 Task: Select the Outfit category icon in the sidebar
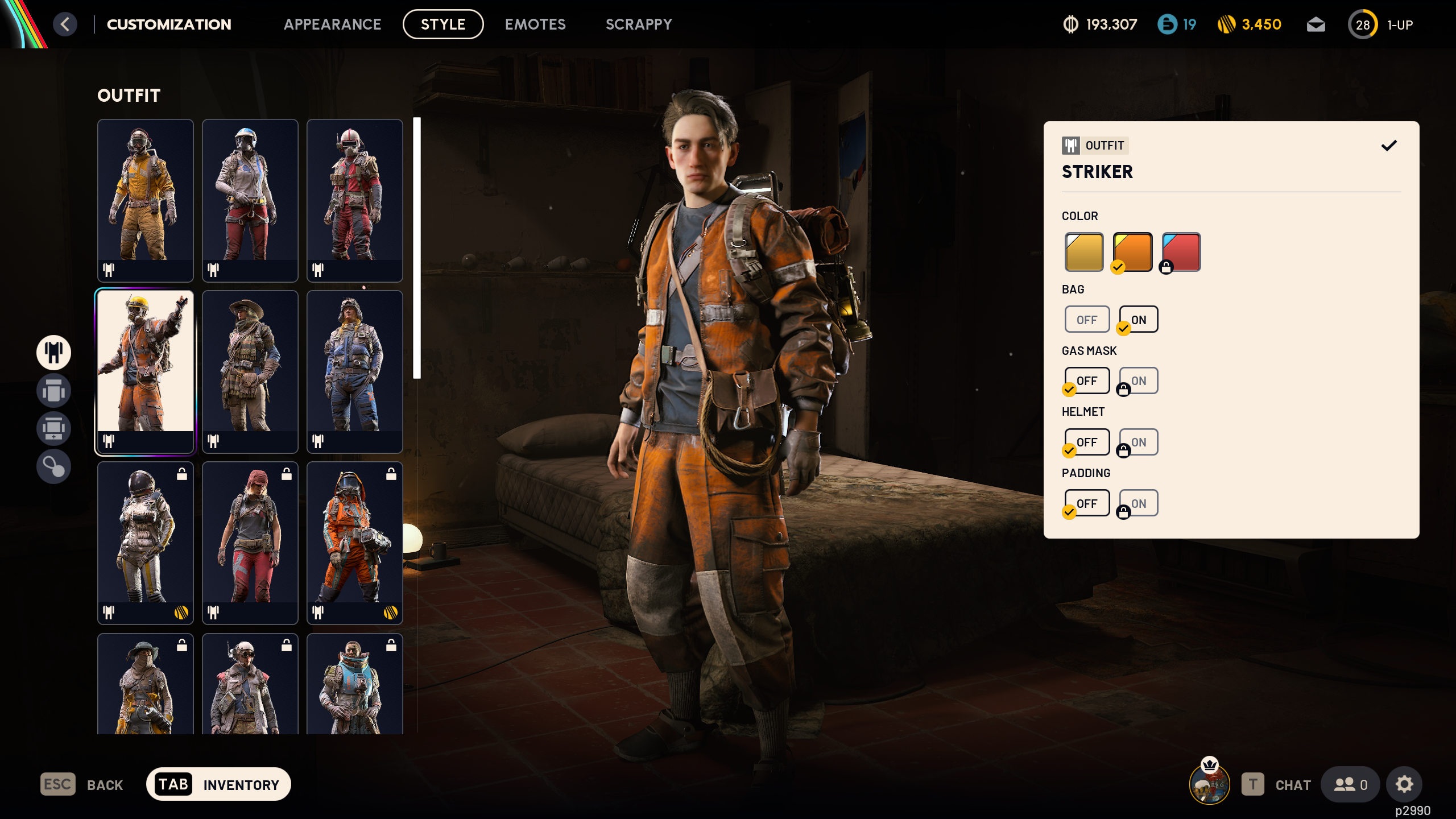[x=53, y=353]
